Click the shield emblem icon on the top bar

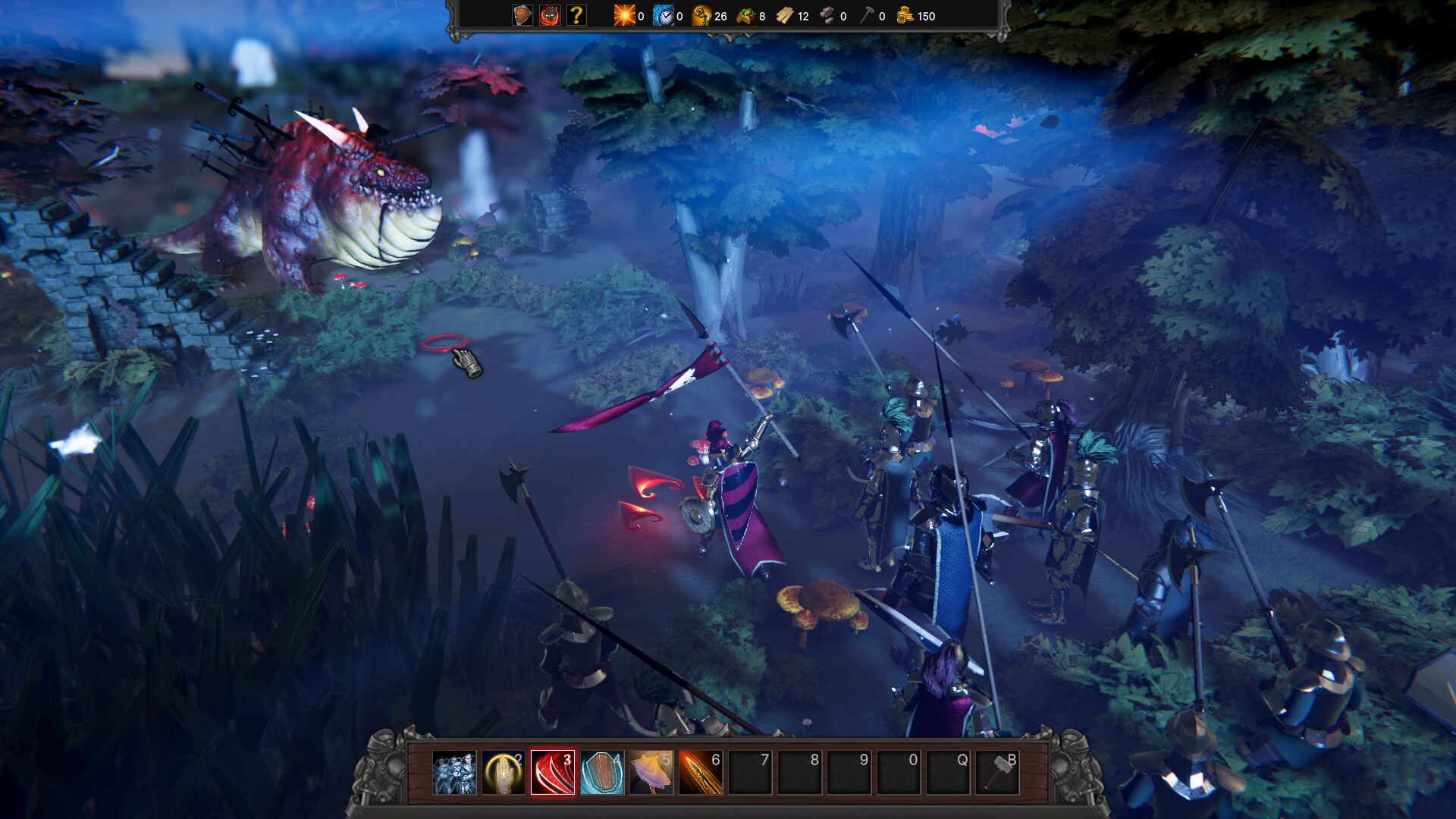(522, 16)
